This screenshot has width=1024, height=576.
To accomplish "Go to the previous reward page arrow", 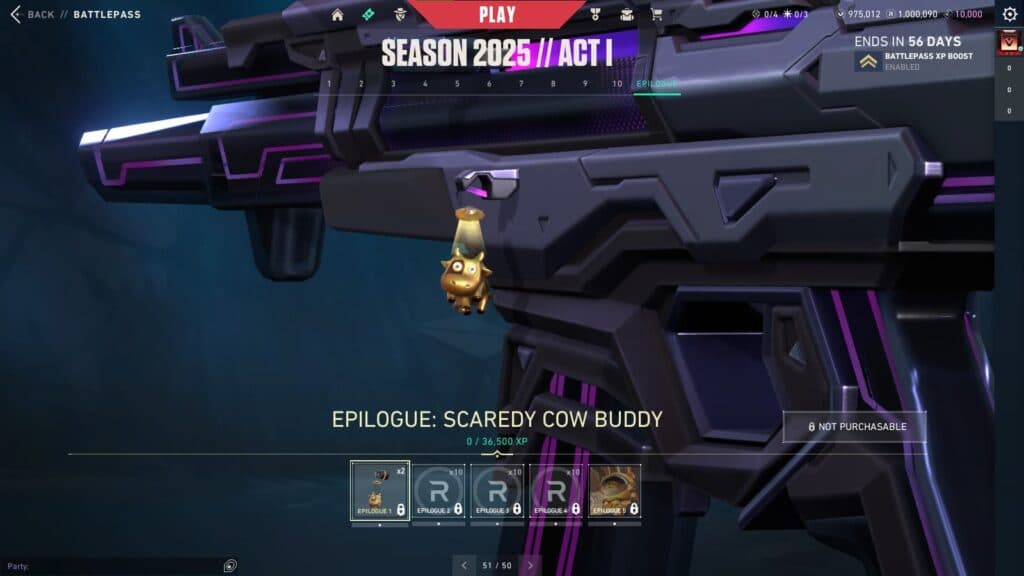I will pyautogui.click(x=464, y=565).
